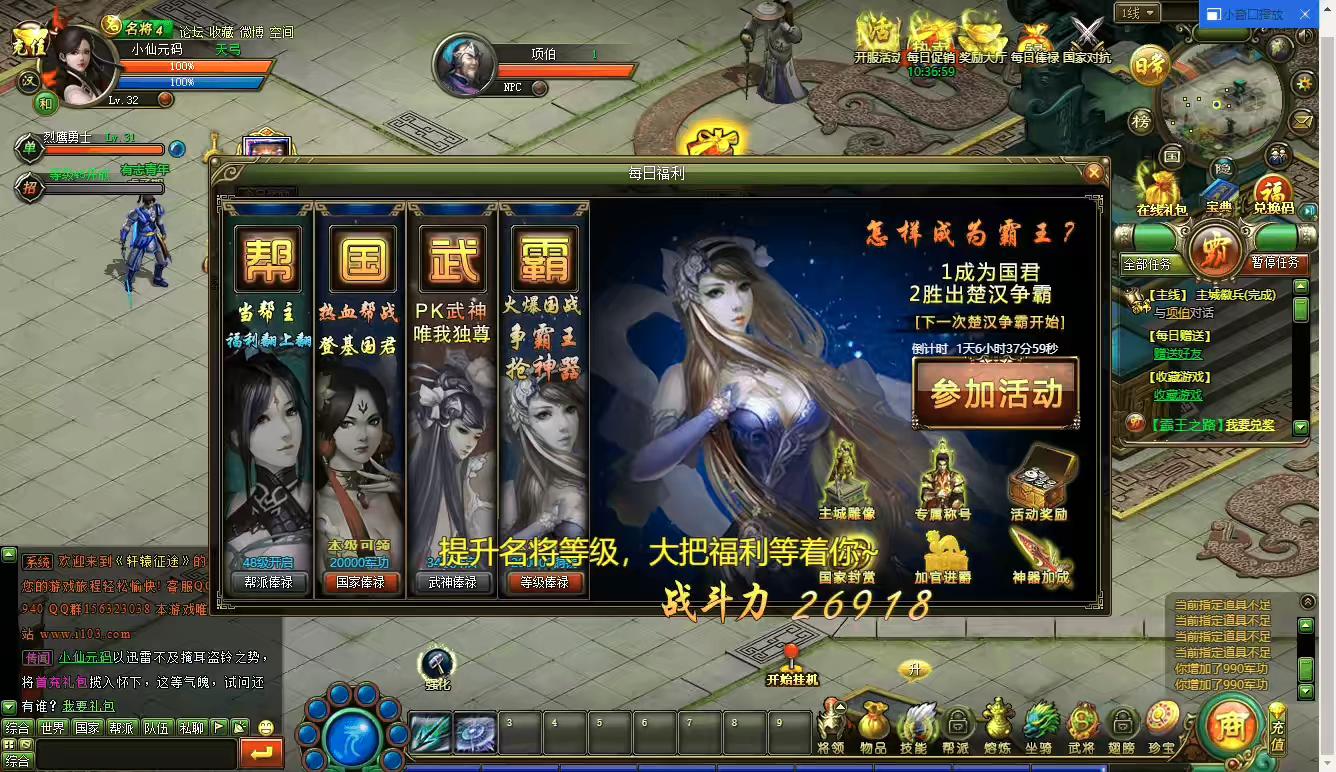Click the chat input field
Image resolution: width=1336 pixels, height=772 pixels.
[x=135, y=751]
